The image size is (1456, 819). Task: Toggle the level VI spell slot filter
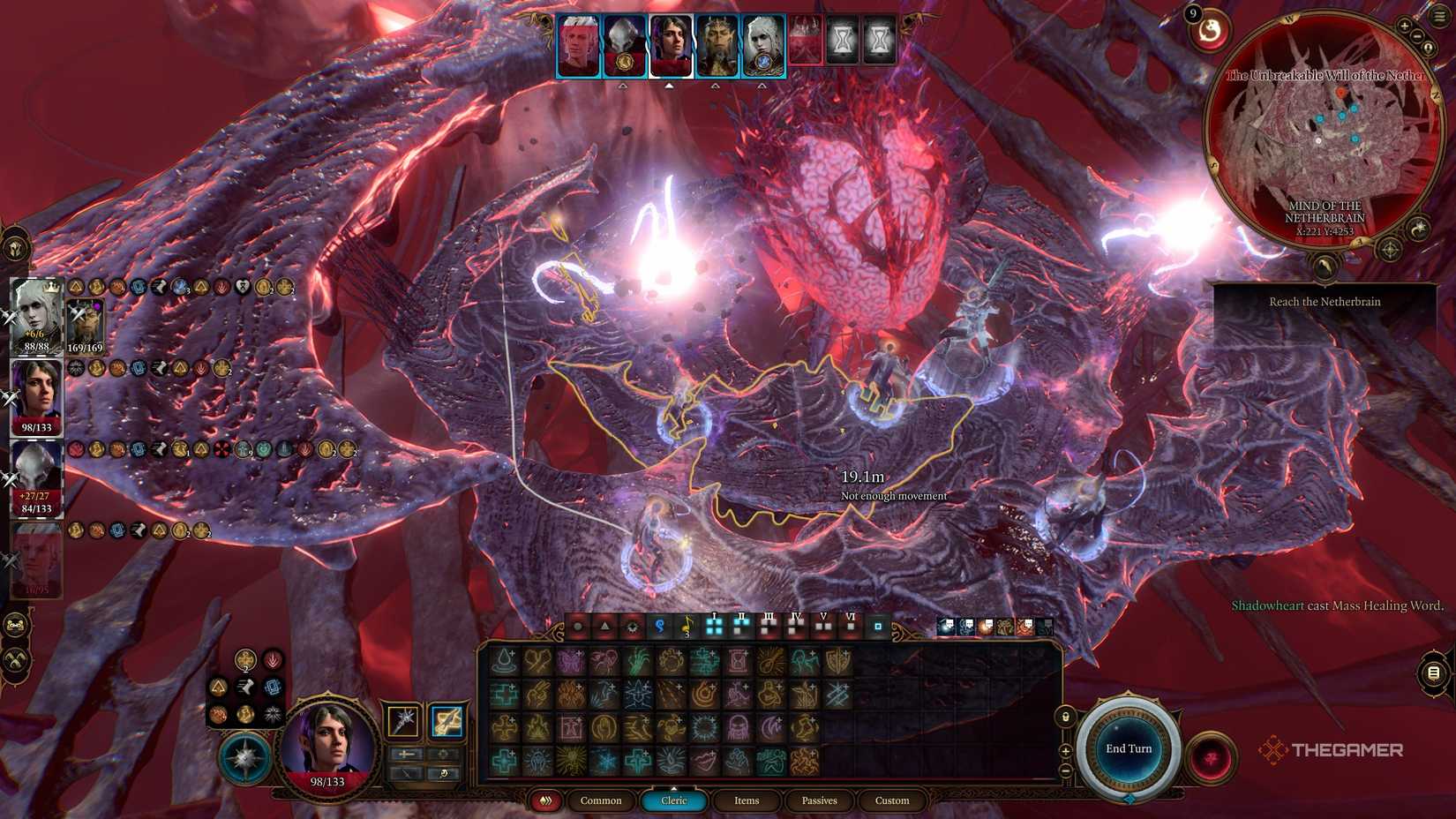tap(851, 624)
